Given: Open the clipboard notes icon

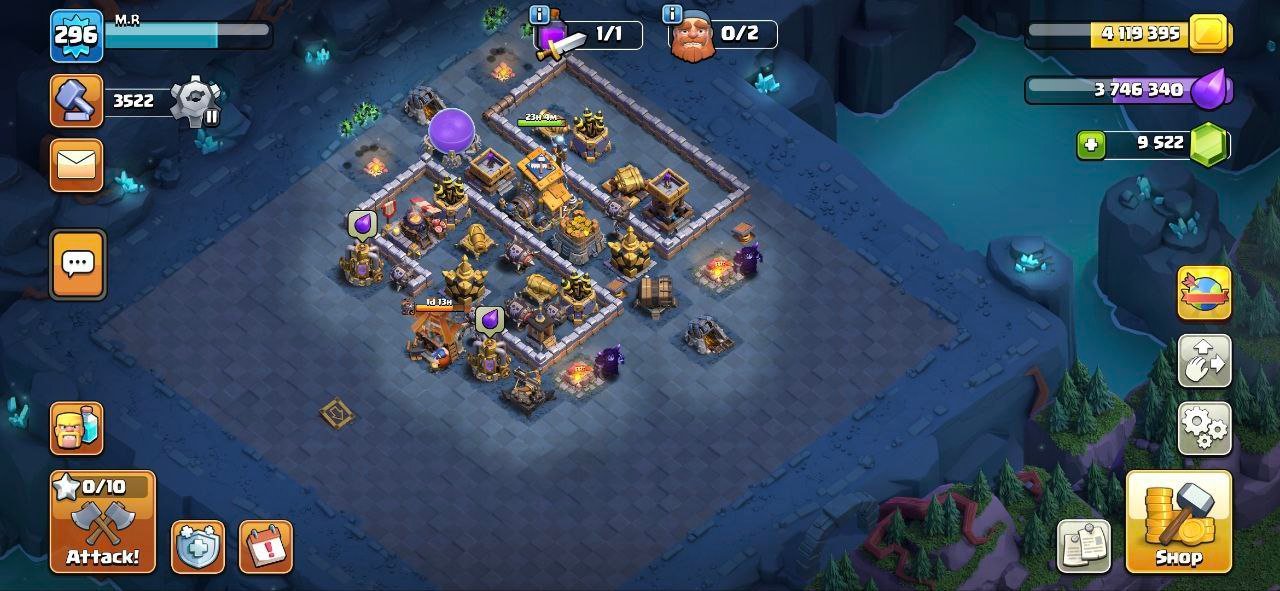Looking at the screenshot, I should [x=1084, y=546].
